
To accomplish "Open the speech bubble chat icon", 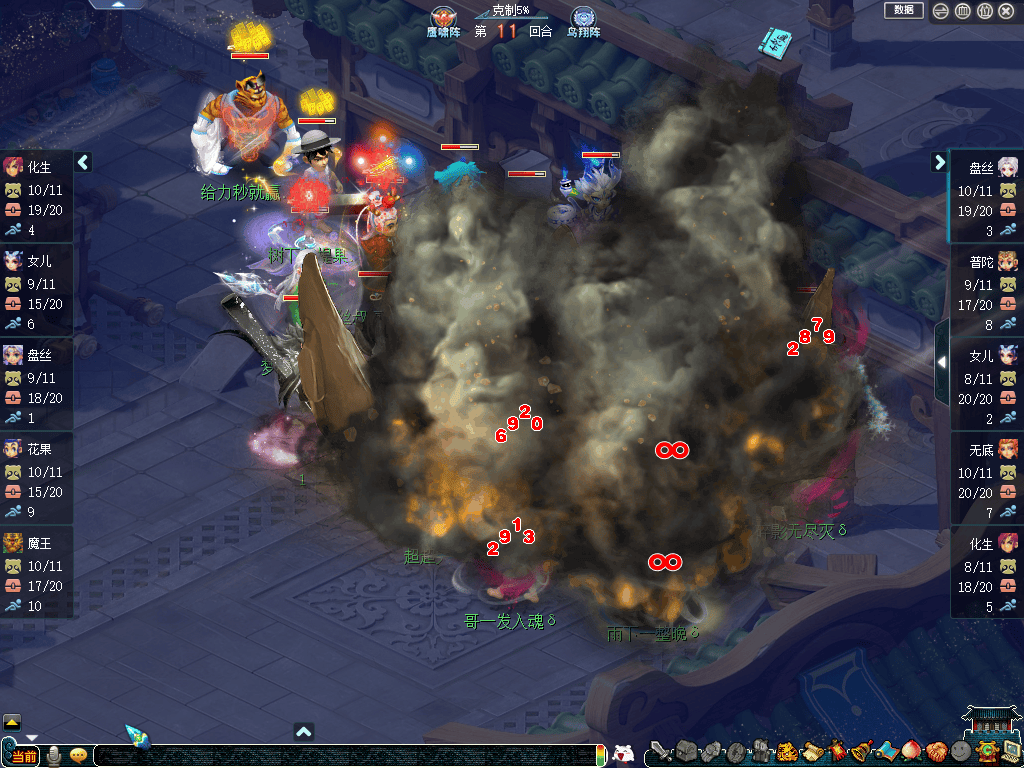I will tap(78, 755).
